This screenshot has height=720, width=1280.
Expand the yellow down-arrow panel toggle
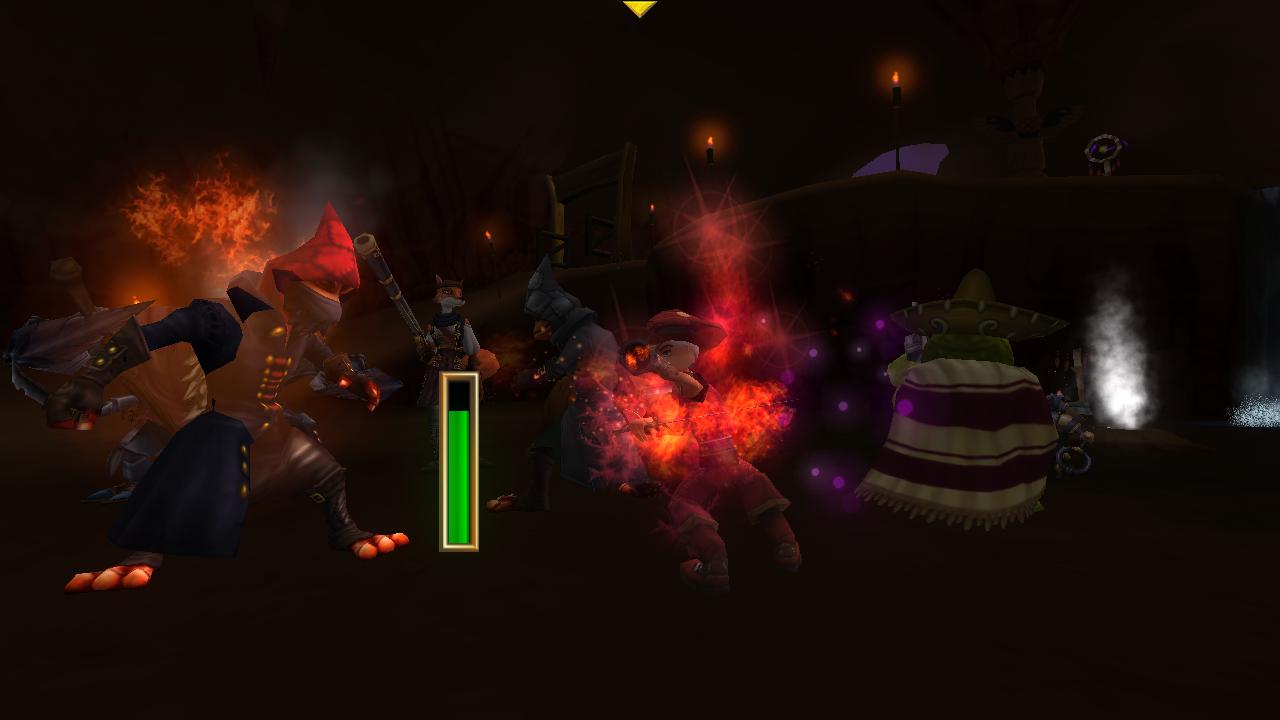pyautogui.click(x=639, y=8)
